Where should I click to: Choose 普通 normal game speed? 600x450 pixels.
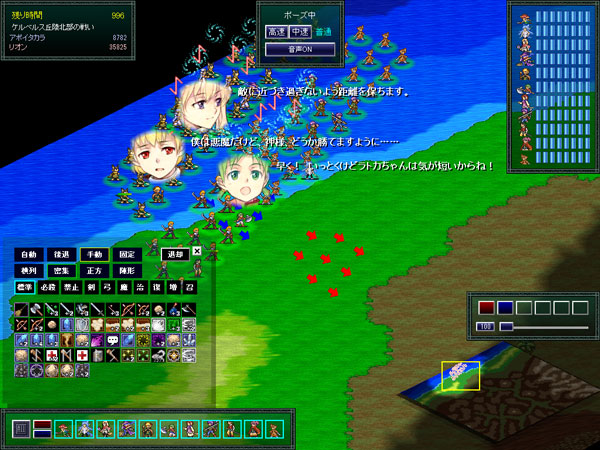(321, 33)
